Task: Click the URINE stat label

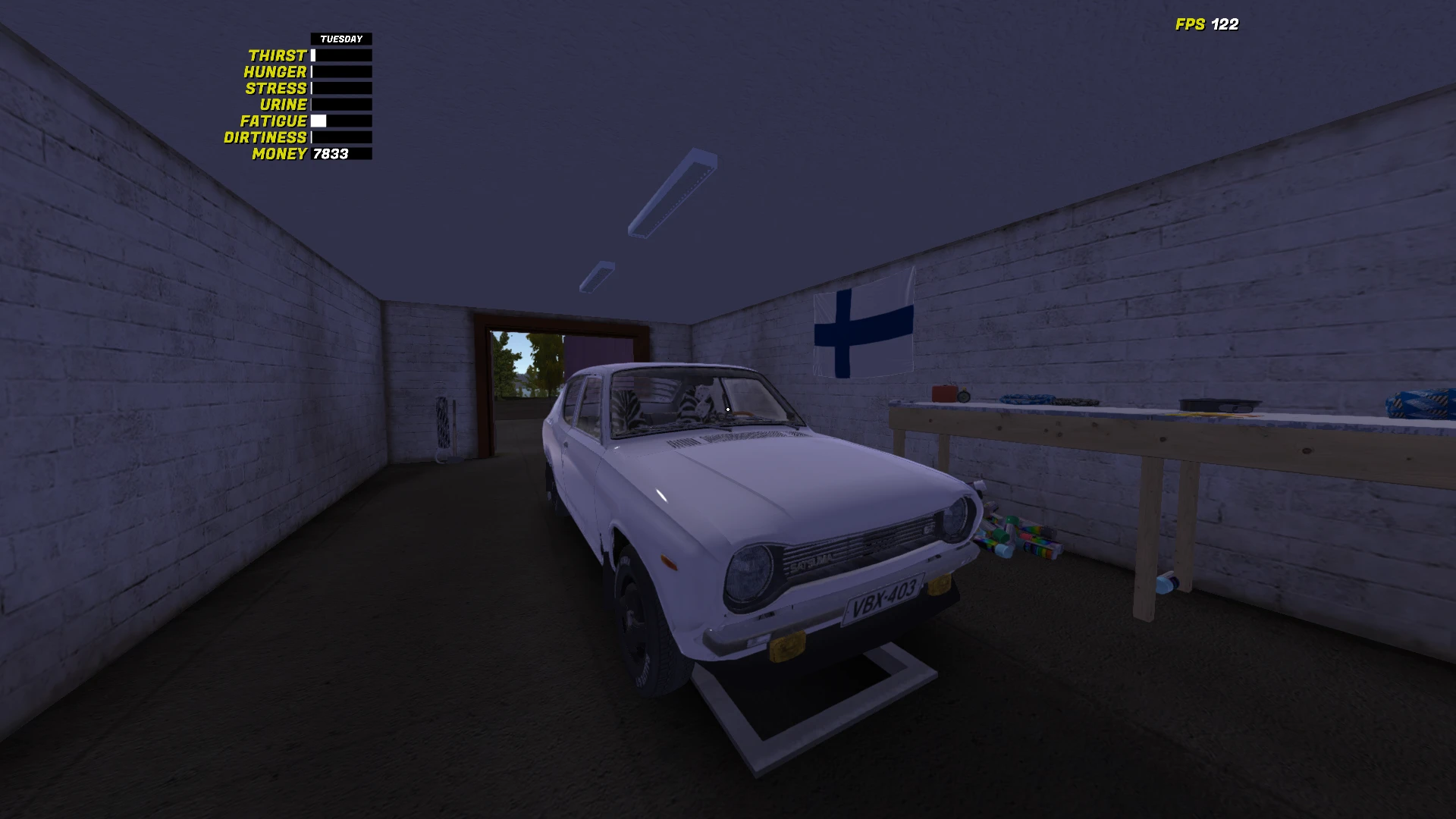Action: (x=284, y=105)
